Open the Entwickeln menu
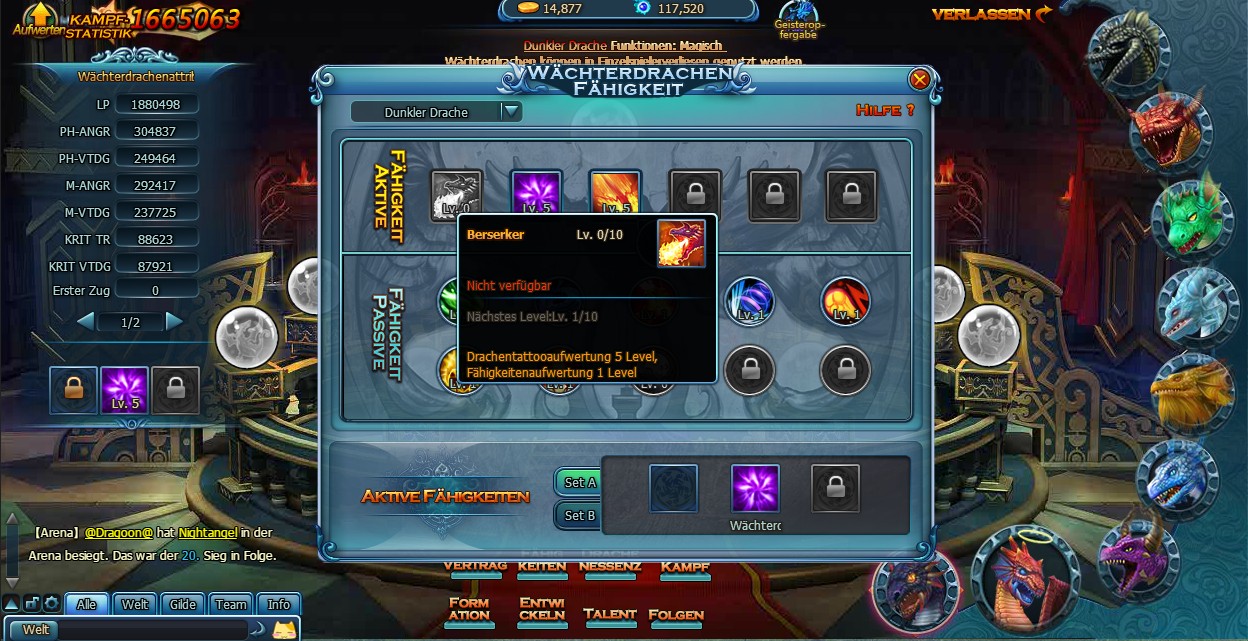 click(542, 609)
